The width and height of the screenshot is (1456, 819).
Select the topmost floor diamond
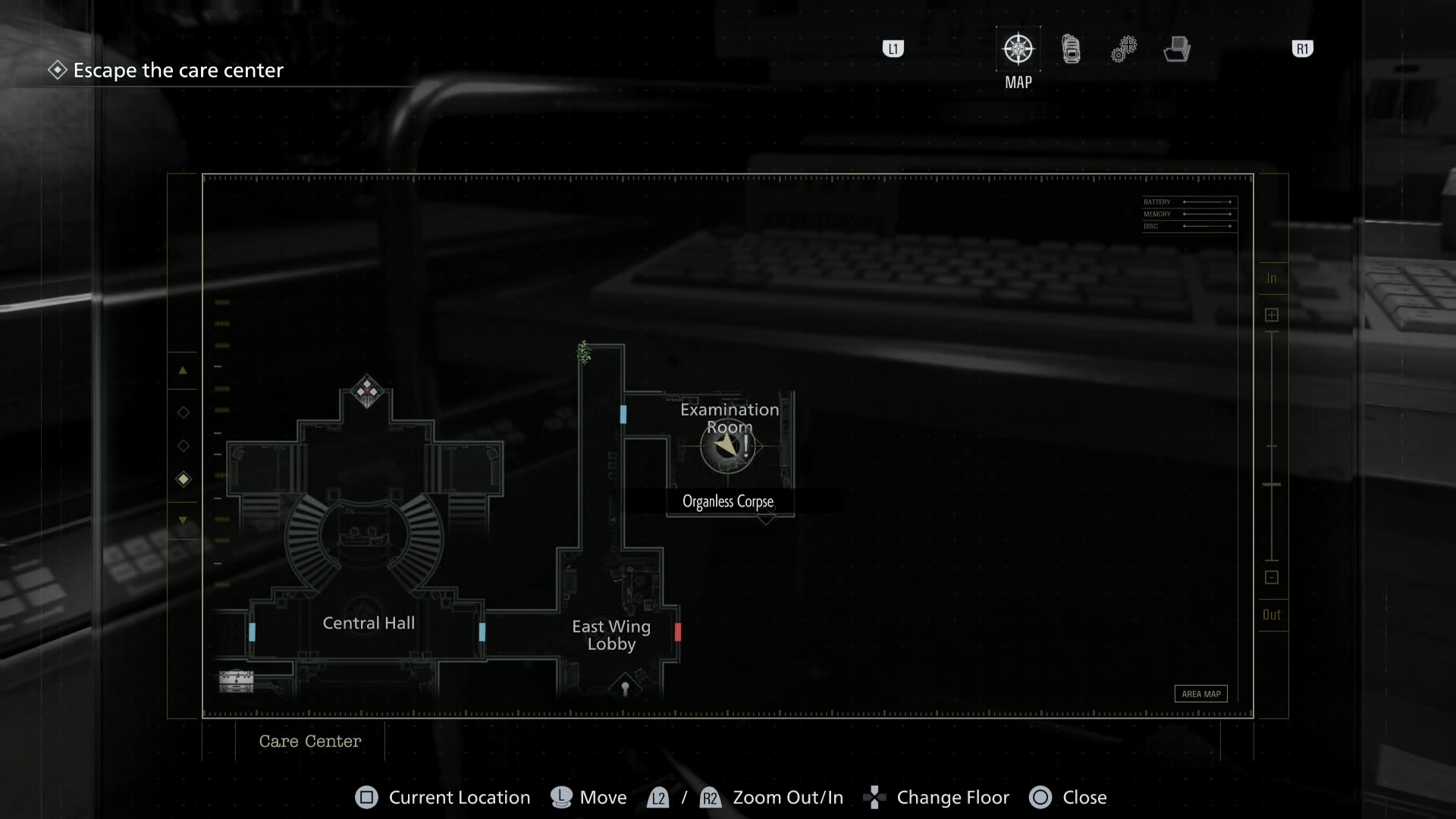[183, 412]
